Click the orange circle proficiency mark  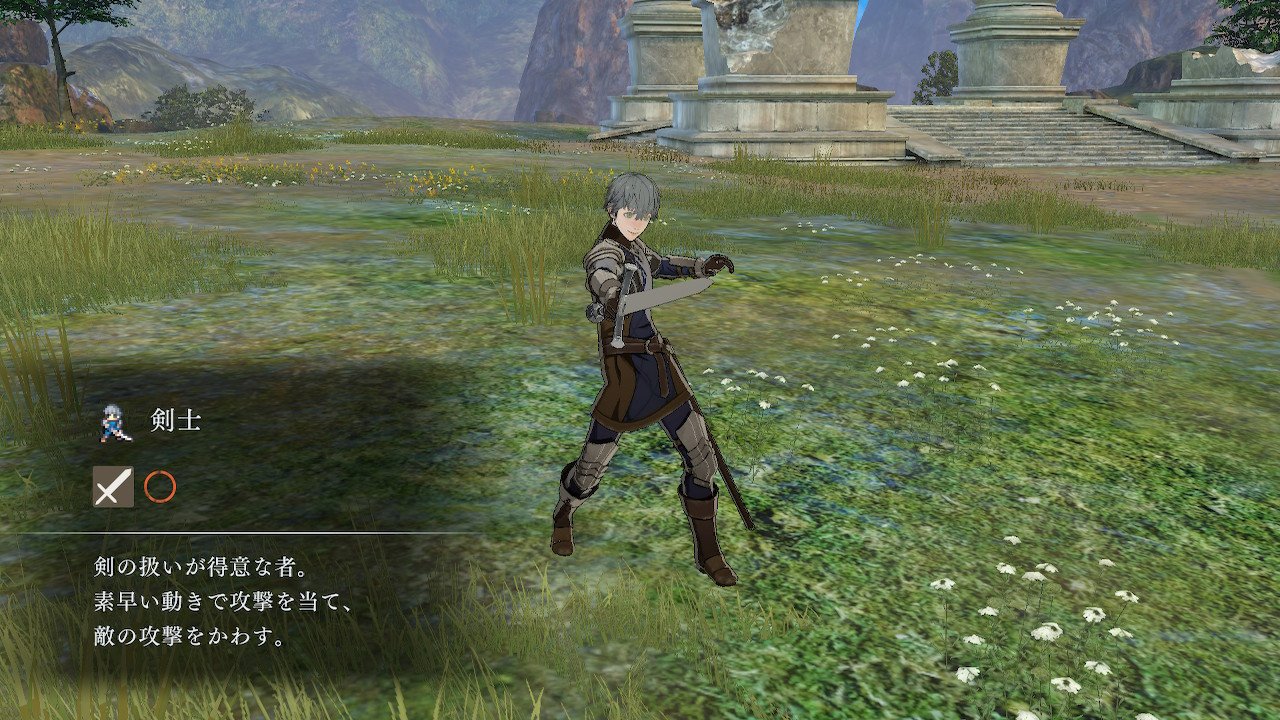coord(160,487)
